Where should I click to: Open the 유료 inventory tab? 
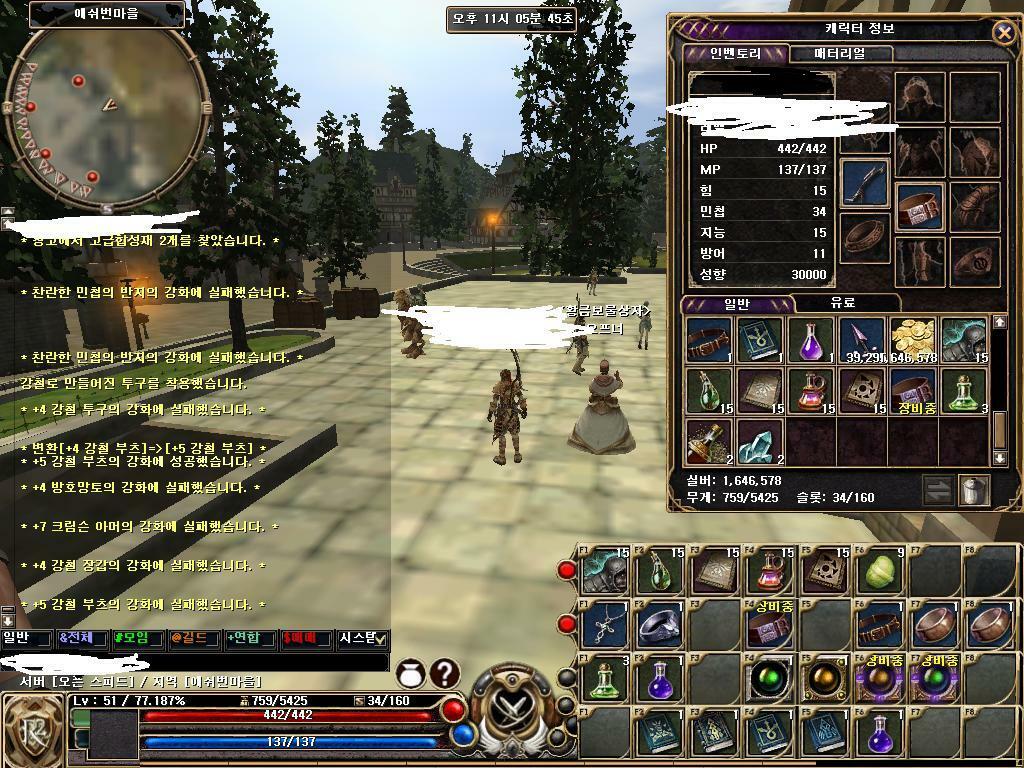tap(842, 303)
